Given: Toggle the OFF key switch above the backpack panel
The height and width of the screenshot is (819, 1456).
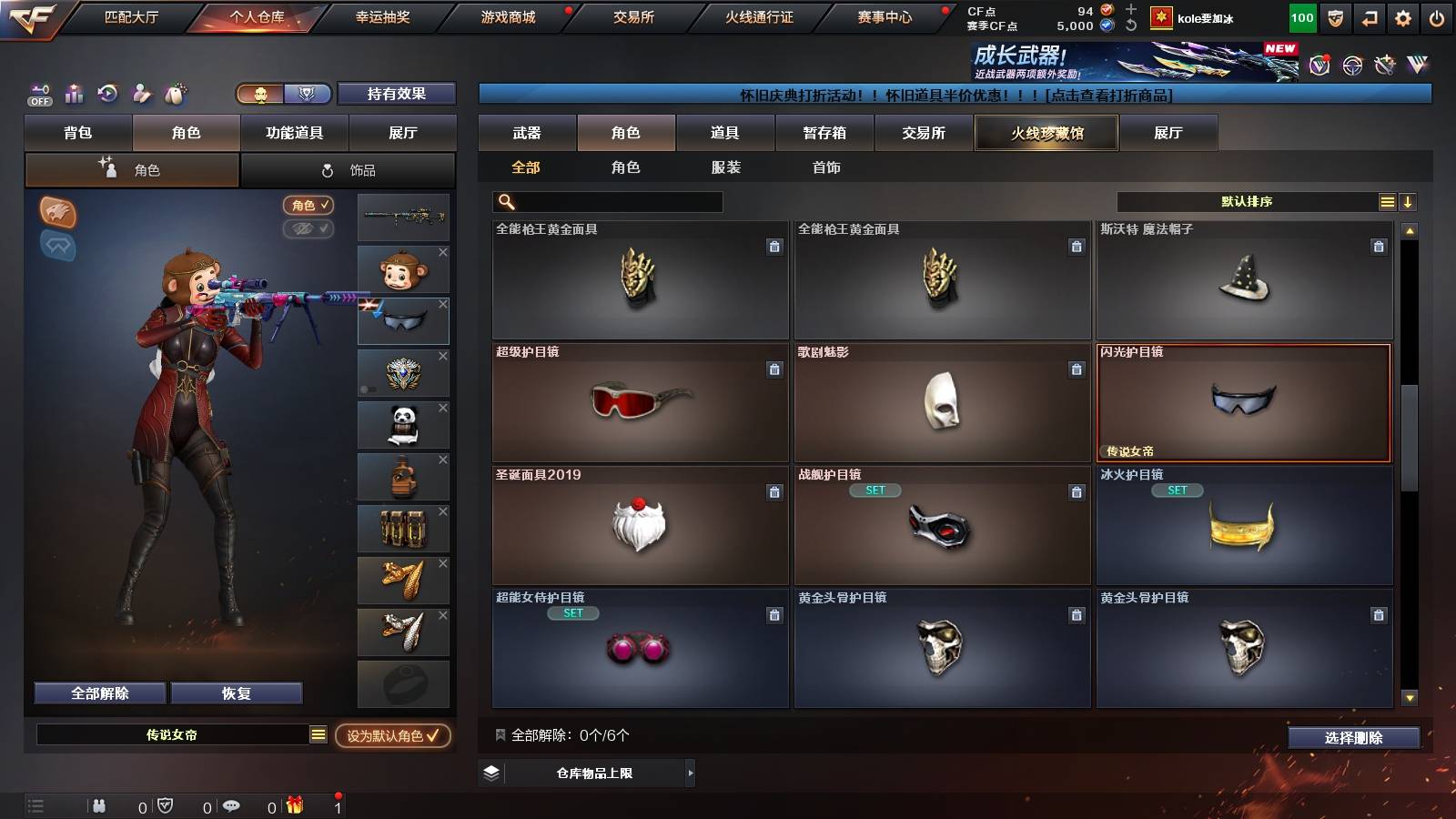Looking at the screenshot, I should click(x=38, y=95).
